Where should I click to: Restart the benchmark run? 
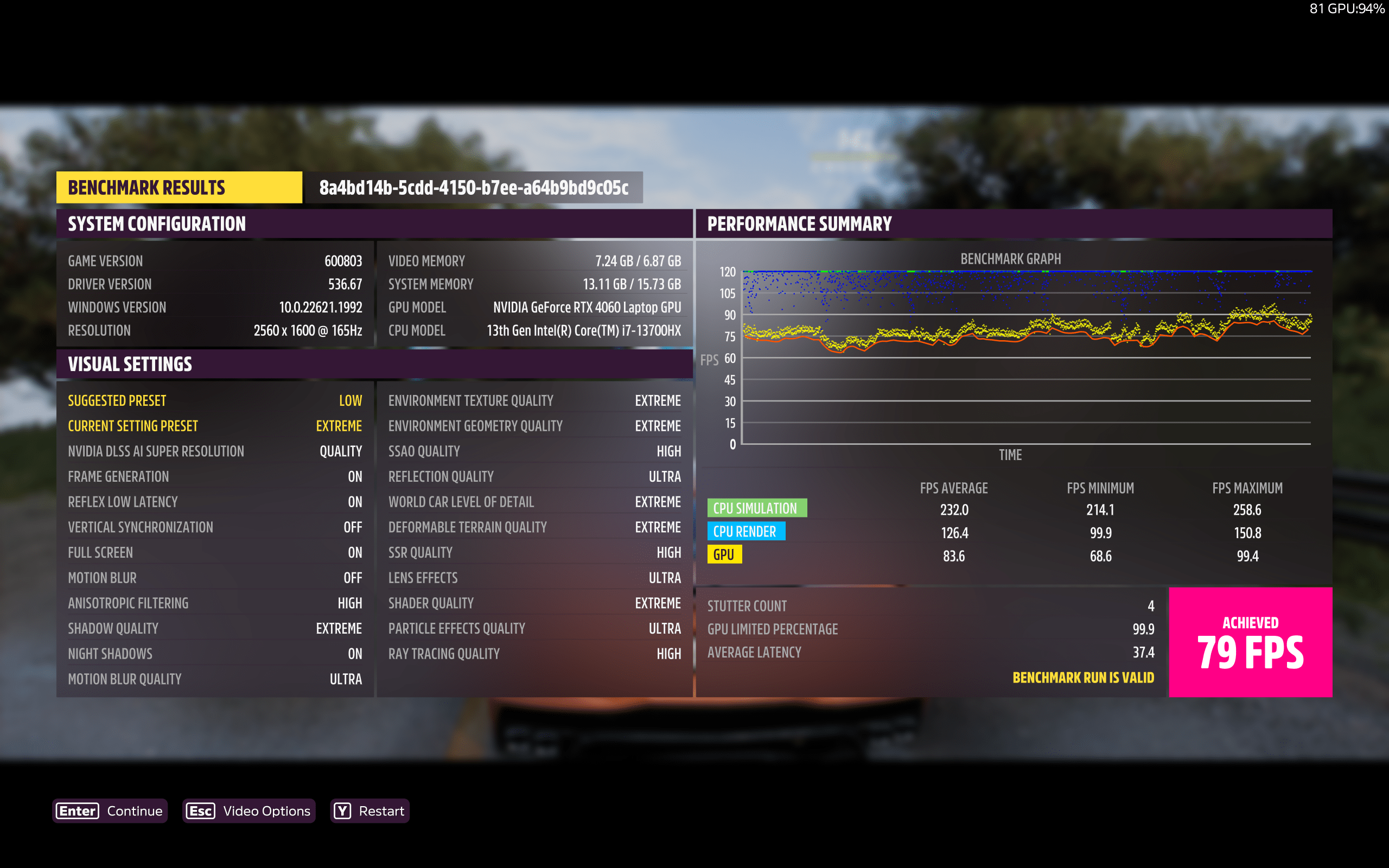click(x=369, y=810)
